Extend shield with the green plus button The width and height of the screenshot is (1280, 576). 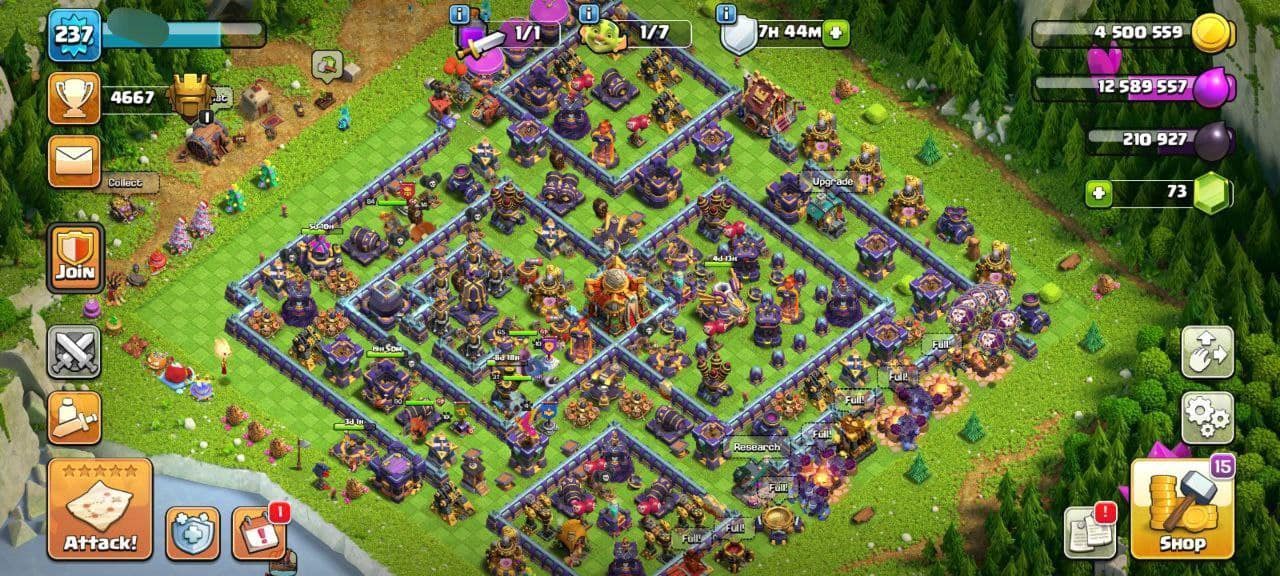coord(836,33)
